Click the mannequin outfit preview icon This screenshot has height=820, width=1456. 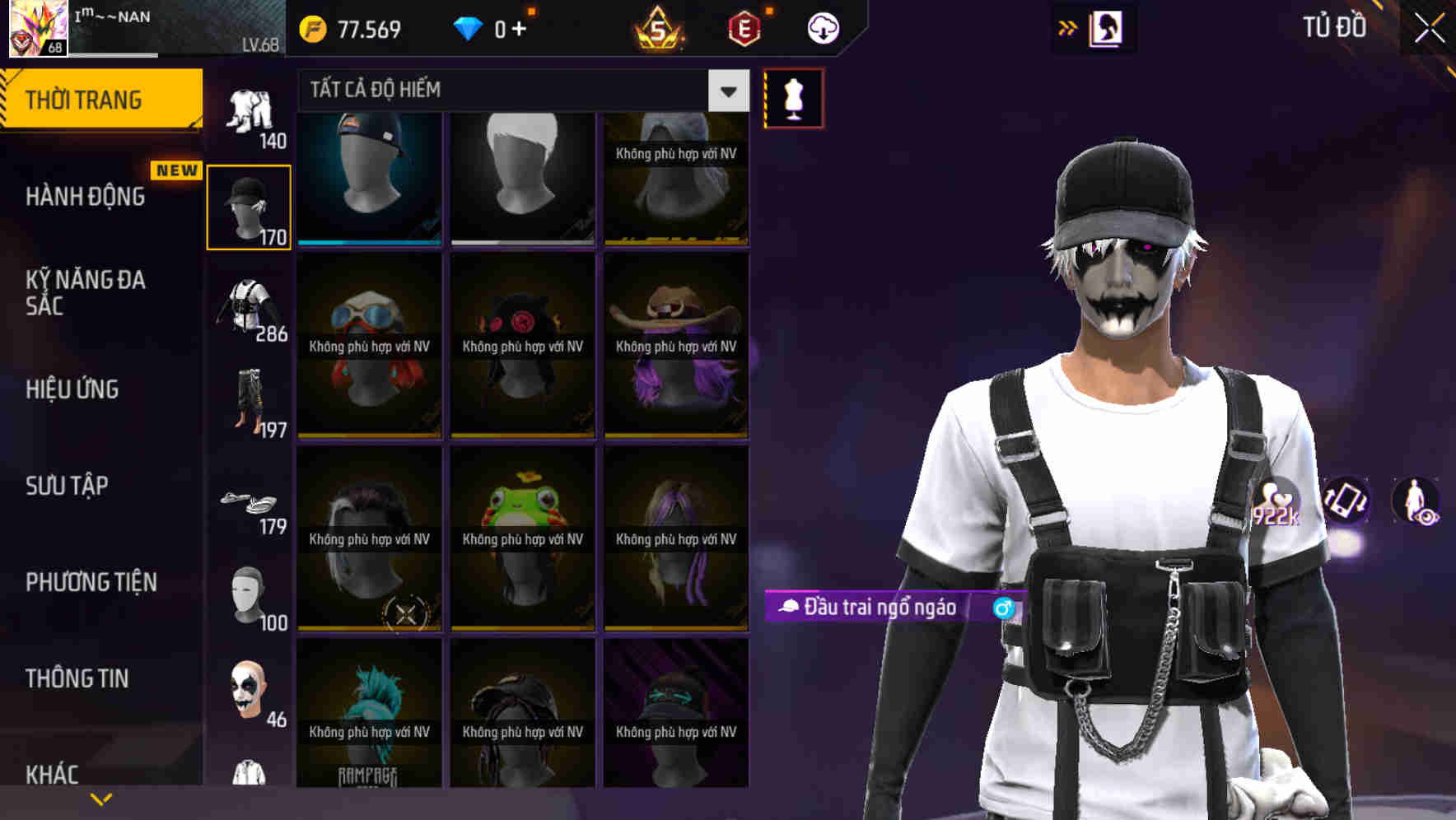[793, 97]
